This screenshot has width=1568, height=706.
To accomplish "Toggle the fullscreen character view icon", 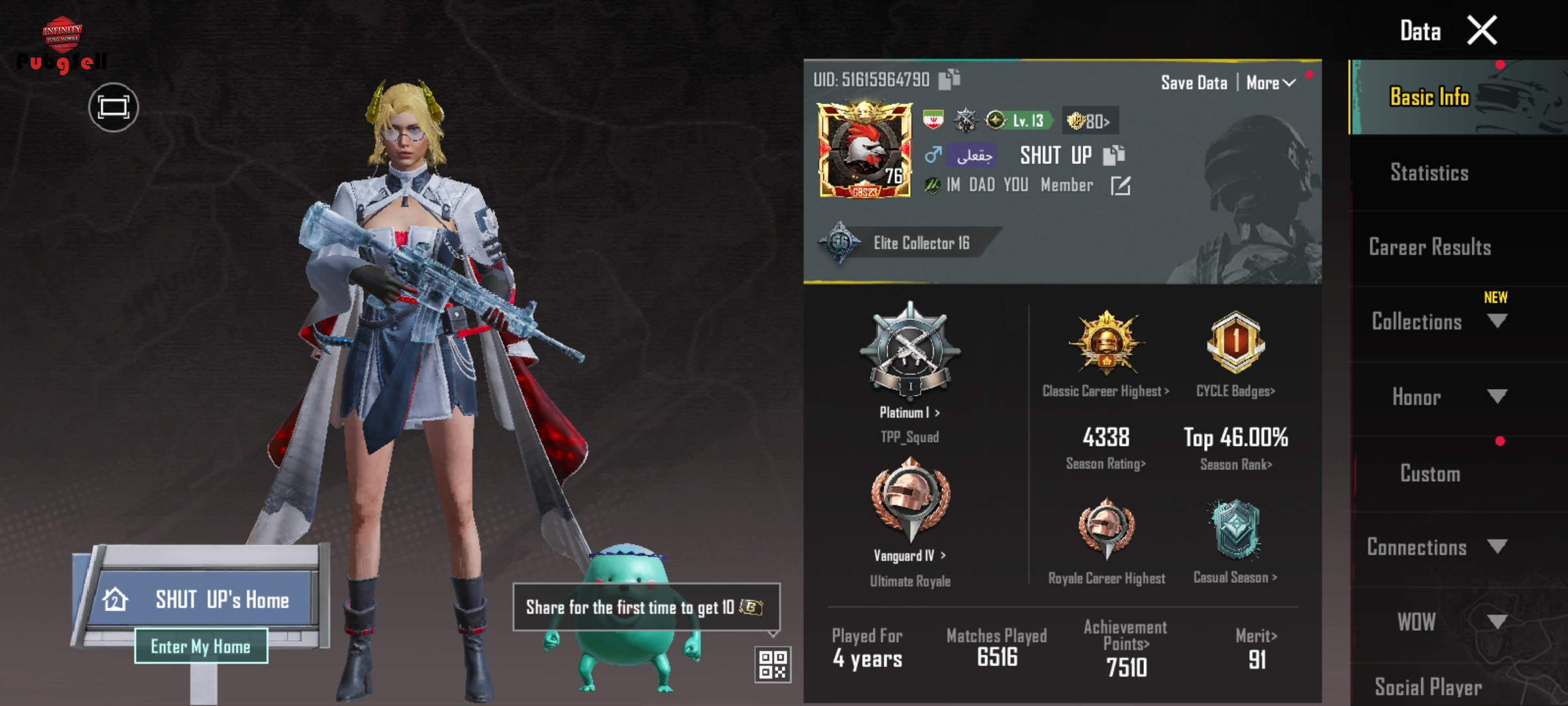I will pyautogui.click(x=113, y=107).
